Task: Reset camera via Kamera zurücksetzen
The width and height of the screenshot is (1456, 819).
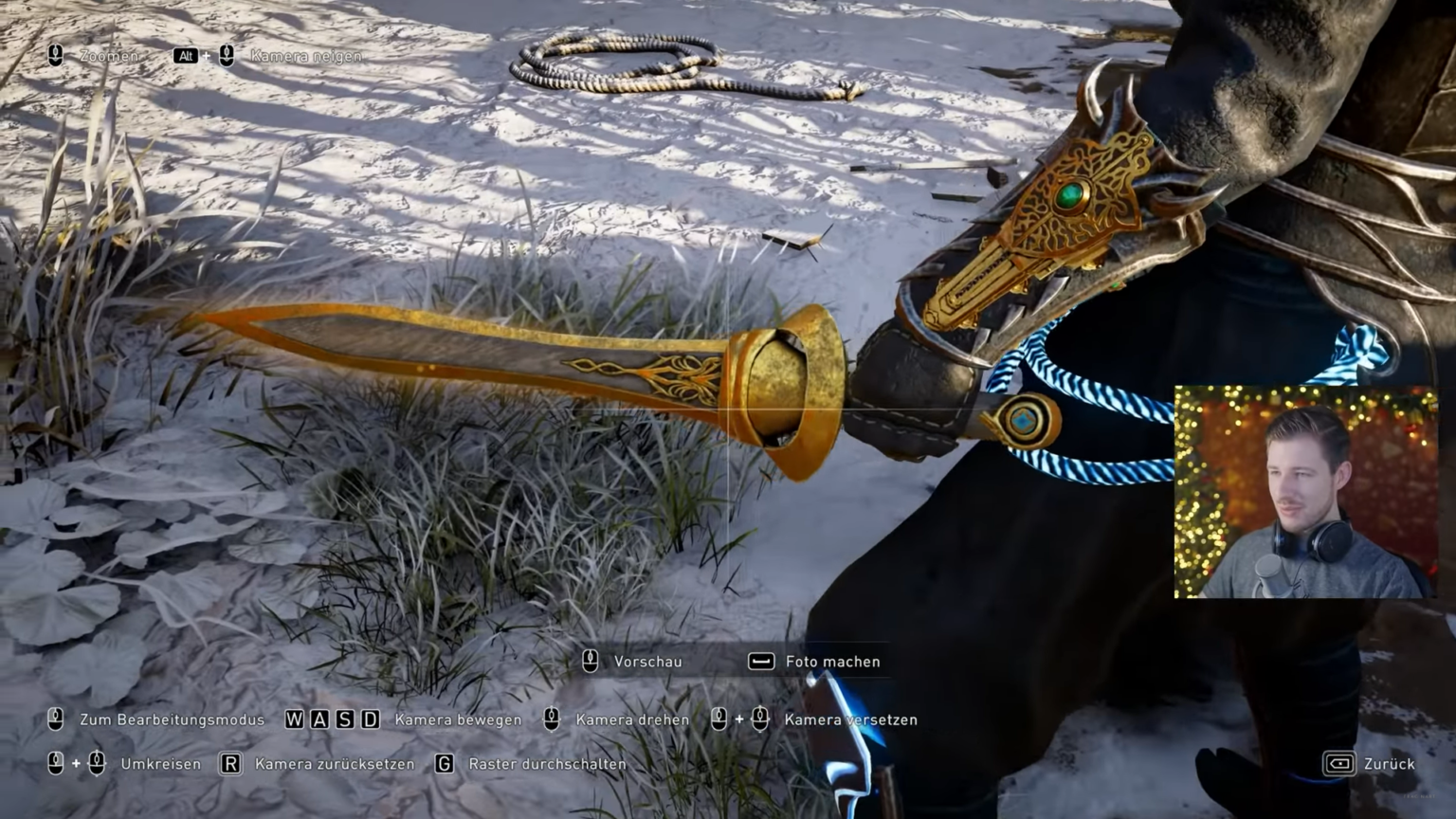Action: pyautogui.click(x=320, y=764)
